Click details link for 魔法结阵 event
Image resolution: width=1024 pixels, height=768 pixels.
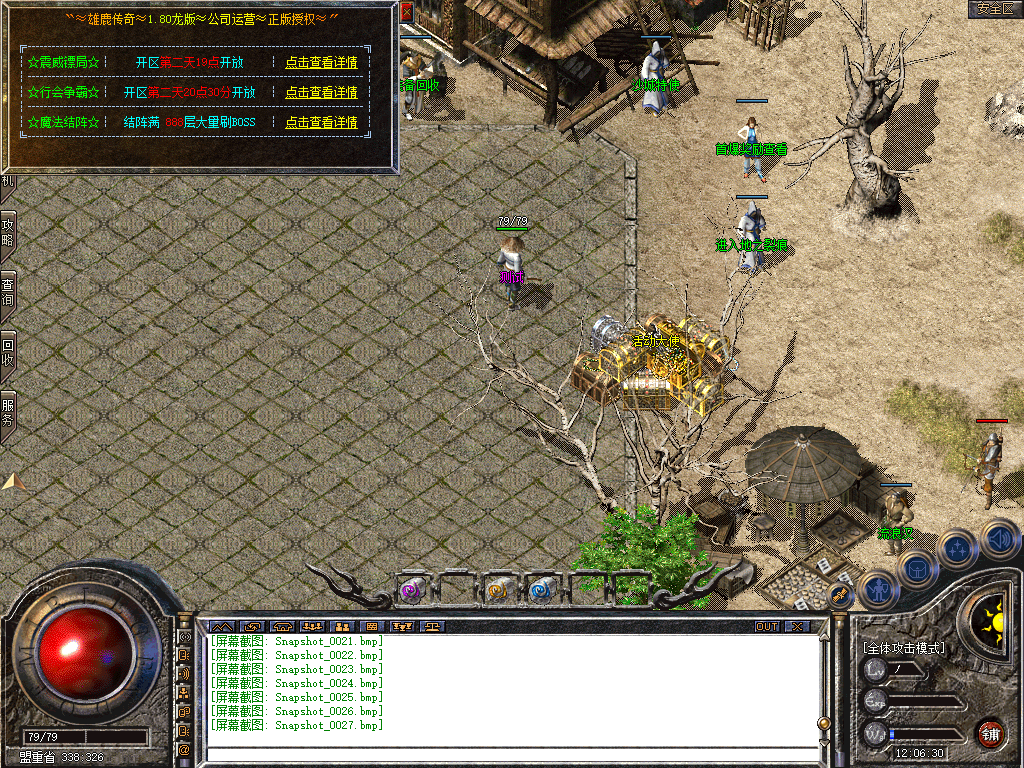[x=321, y=122]
